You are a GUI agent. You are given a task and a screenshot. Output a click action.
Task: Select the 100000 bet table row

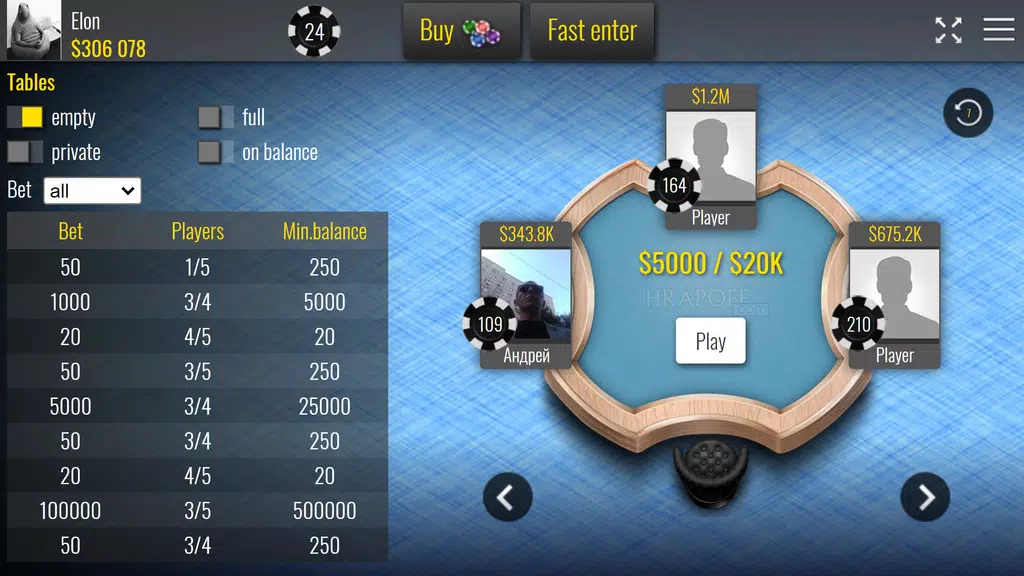(197, 511)
